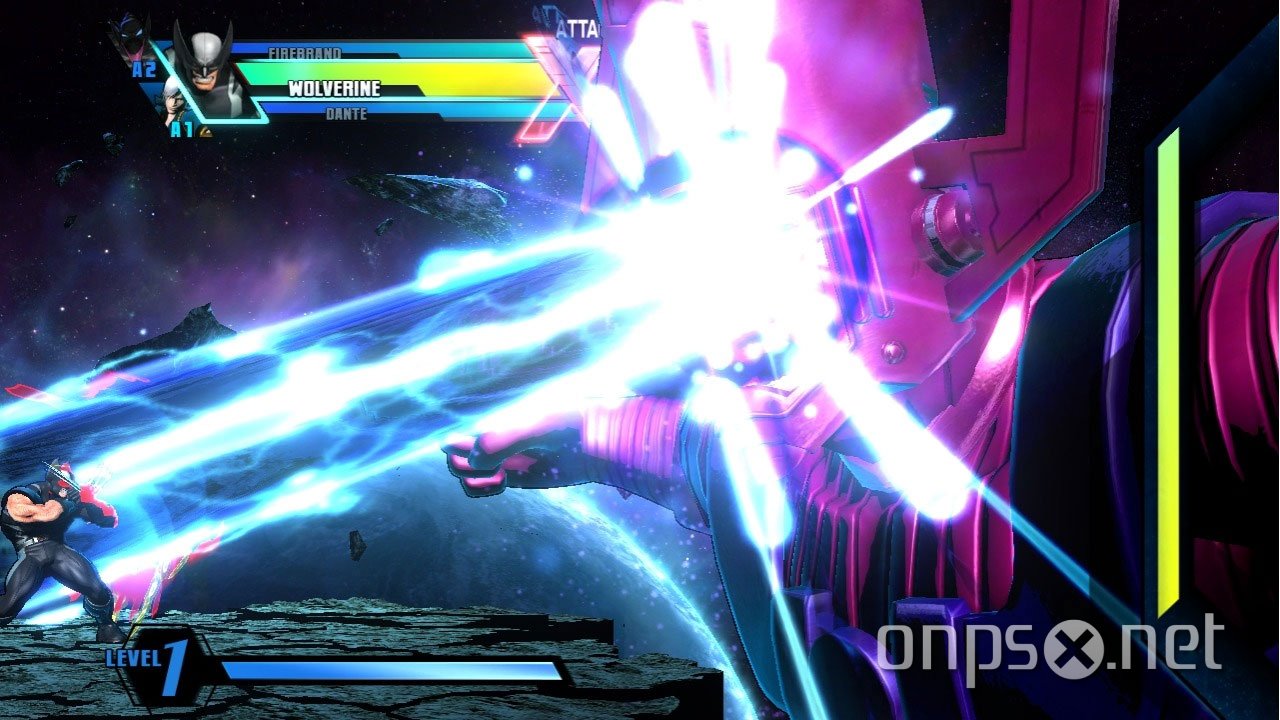Screen dimensions: 1280x720
Task: Select the A1 assist indicator
Action: (x=182, y=127)
